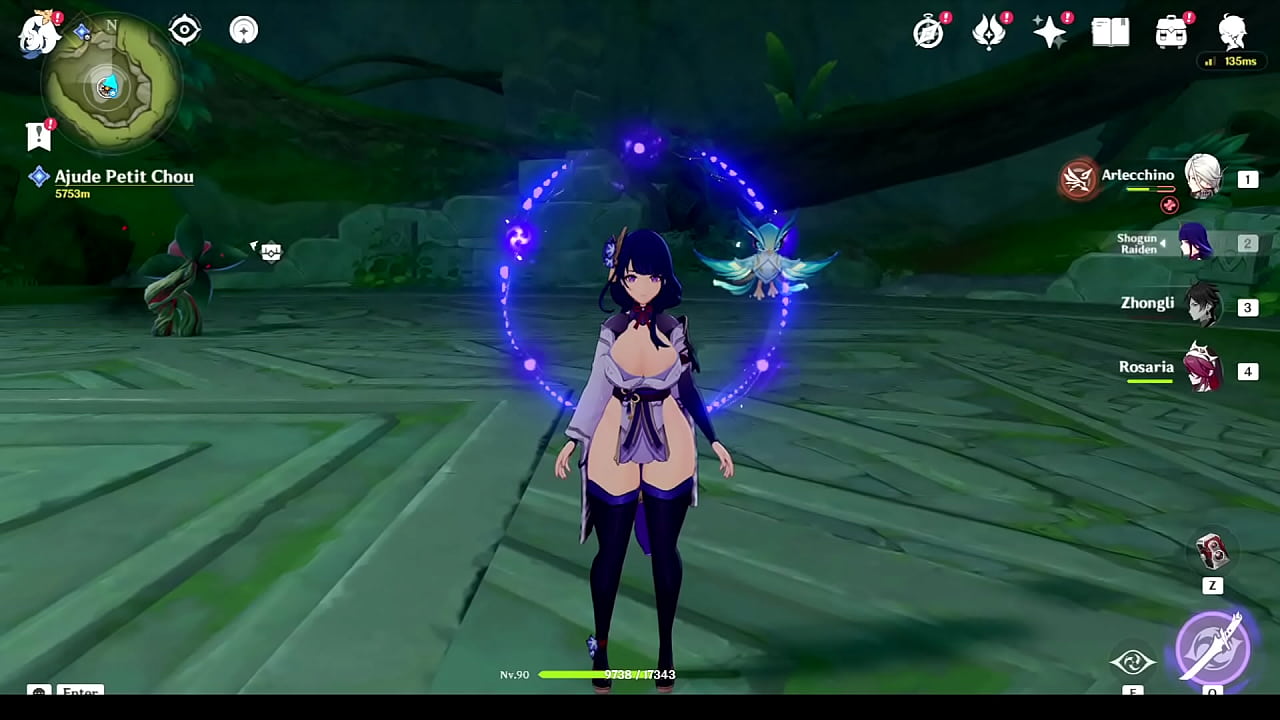This screenshot has height=720, width=1280.
Task: Open the Inventory backpack icon
Action: (1170, 31)
